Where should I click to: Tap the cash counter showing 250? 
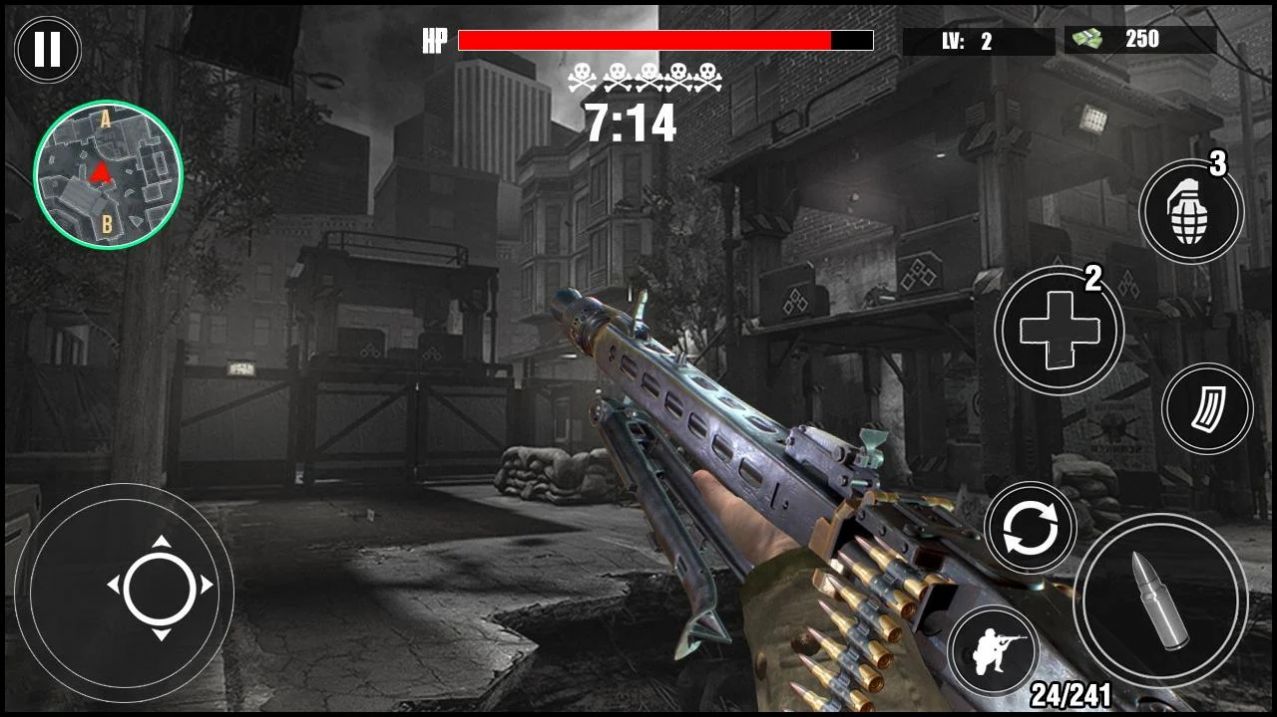click(1139, 40)
